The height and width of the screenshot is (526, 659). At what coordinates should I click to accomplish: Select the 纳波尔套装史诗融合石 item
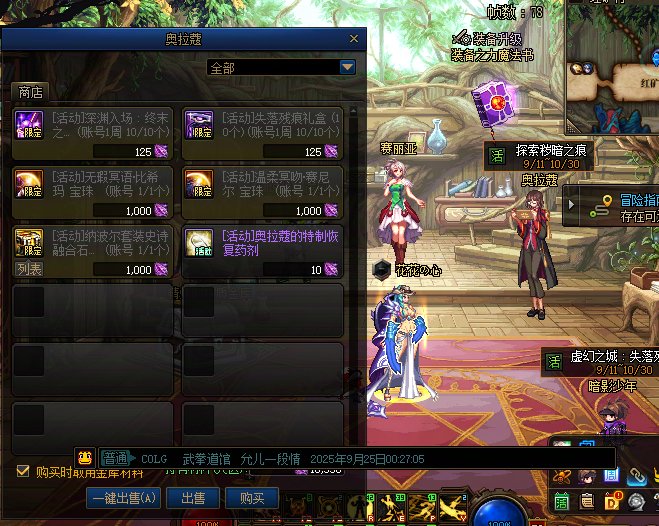[93, 252]
